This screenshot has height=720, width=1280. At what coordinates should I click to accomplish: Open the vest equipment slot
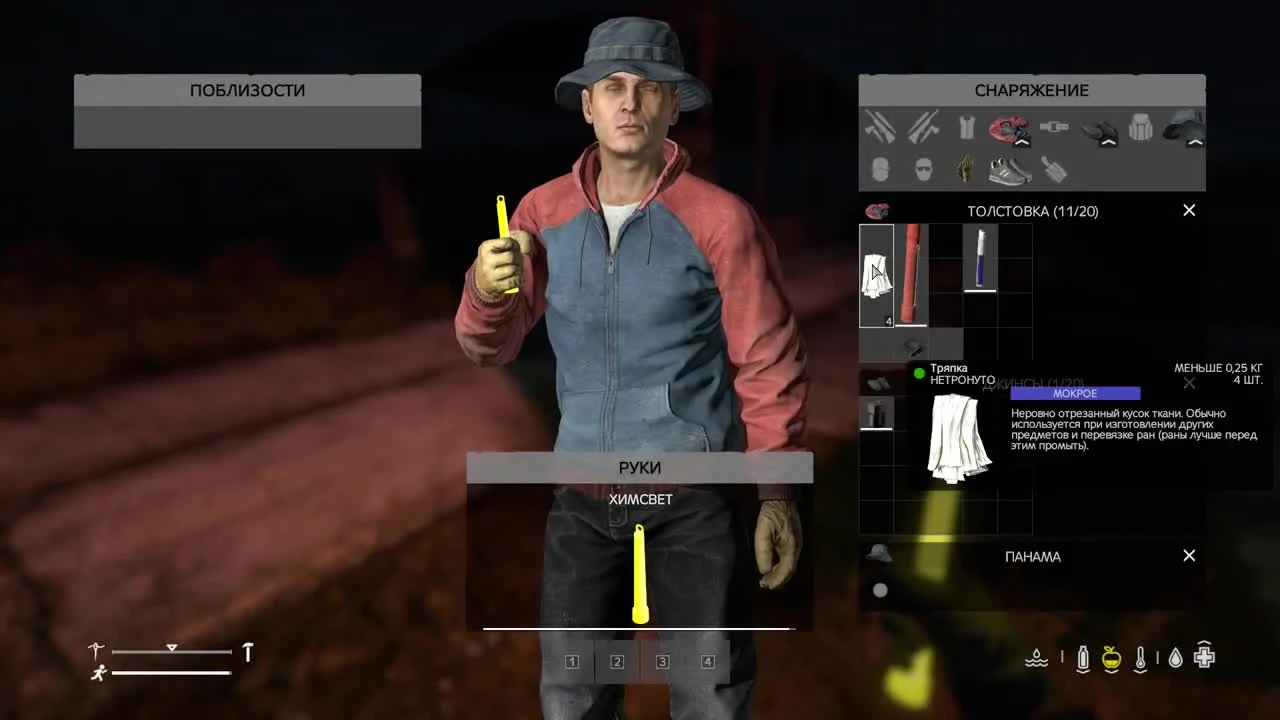pos(968,126)
